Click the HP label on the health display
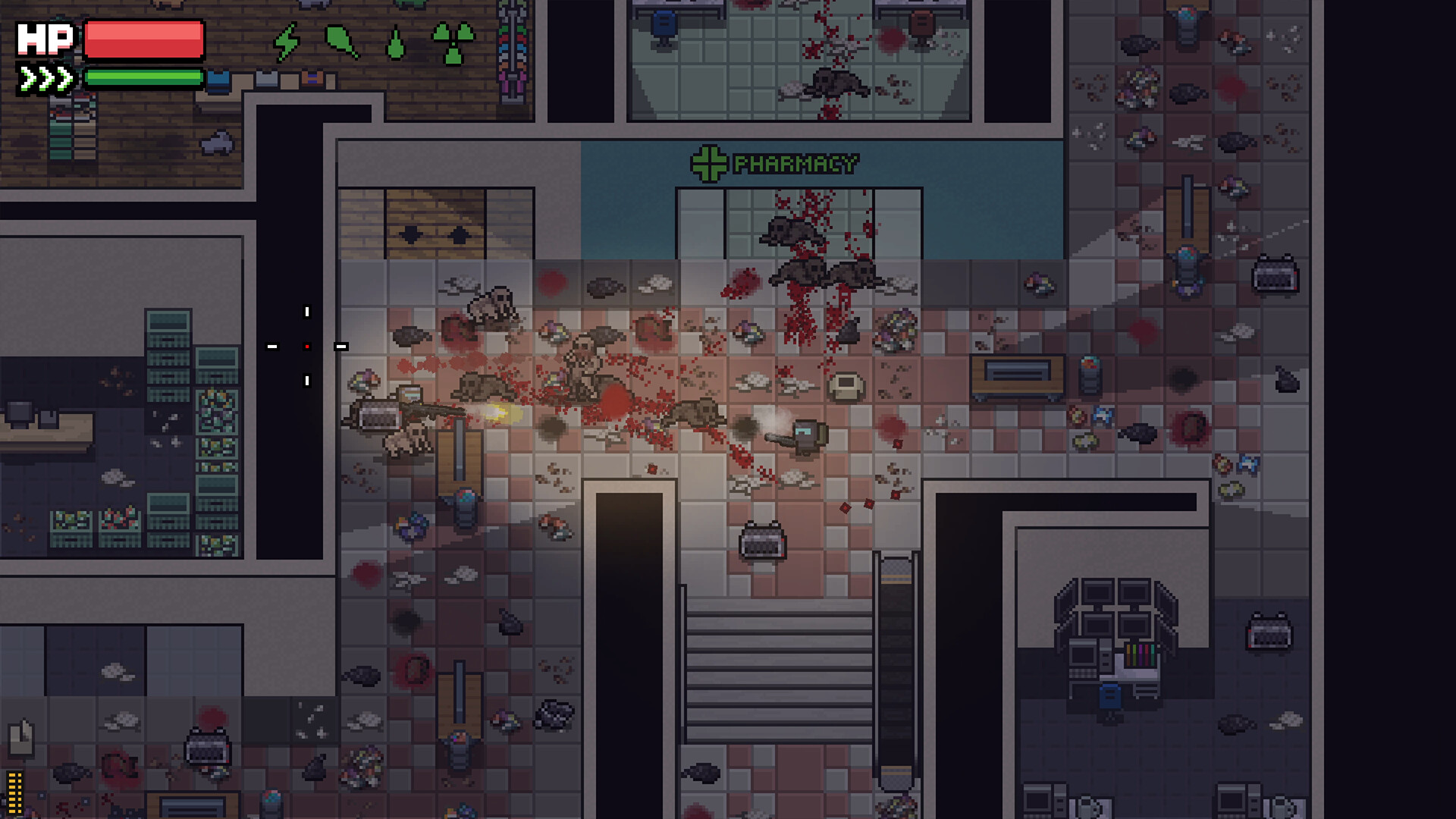 pyautogui.click(x=47, y=38)
